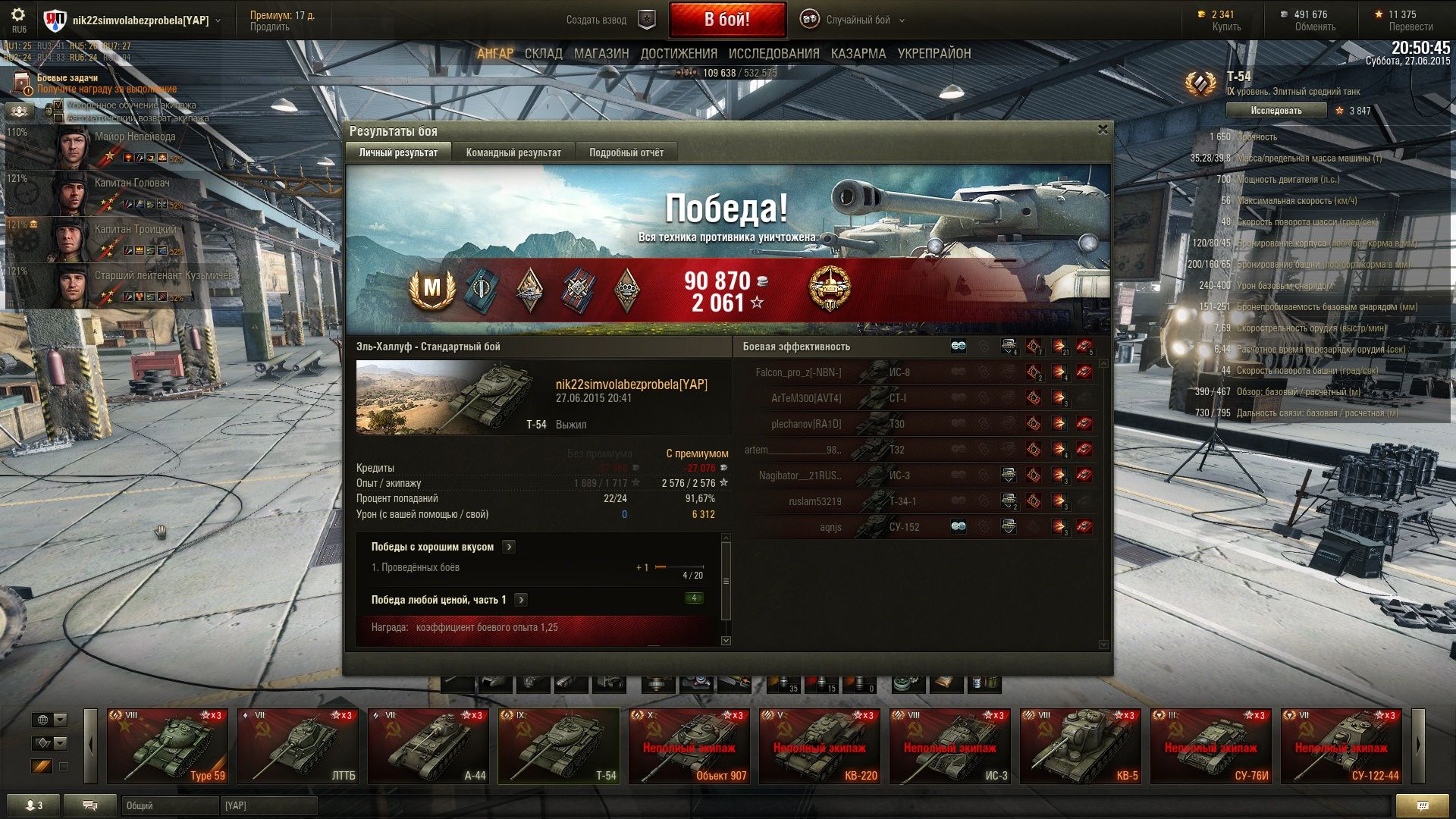The width and height of the screenshot is (1456, 819).
Task: Select the КВ-5 tank in carousel
Action: click(x=1081, y=745)
